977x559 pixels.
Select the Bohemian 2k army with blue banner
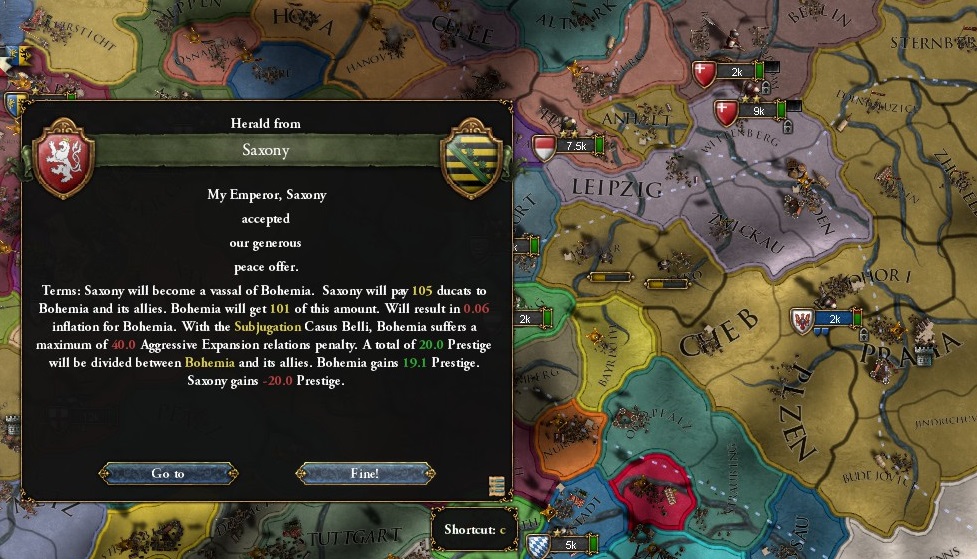coord(834,319)
